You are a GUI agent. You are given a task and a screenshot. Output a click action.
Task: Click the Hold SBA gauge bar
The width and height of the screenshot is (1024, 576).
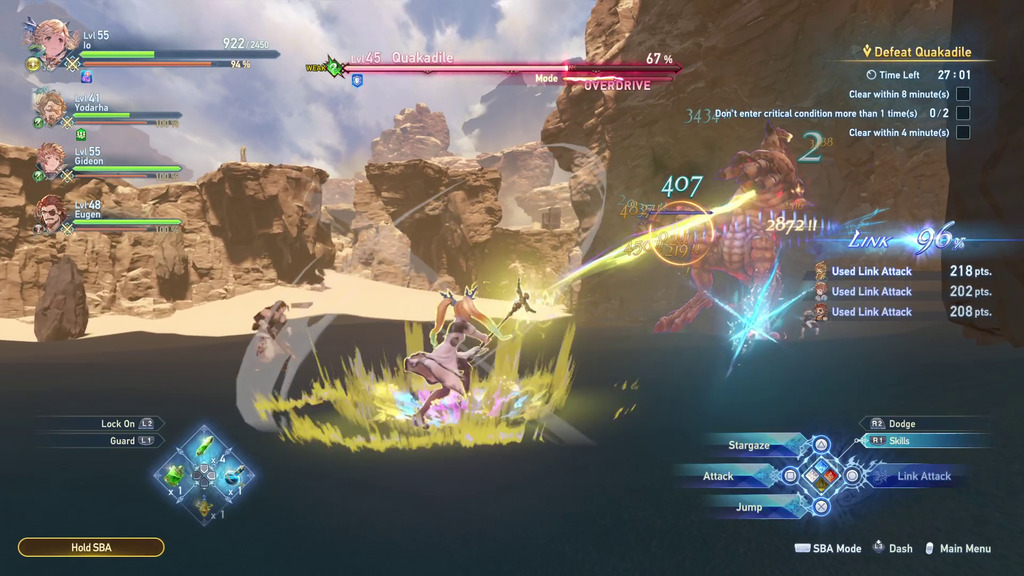[x=91, y=547]
